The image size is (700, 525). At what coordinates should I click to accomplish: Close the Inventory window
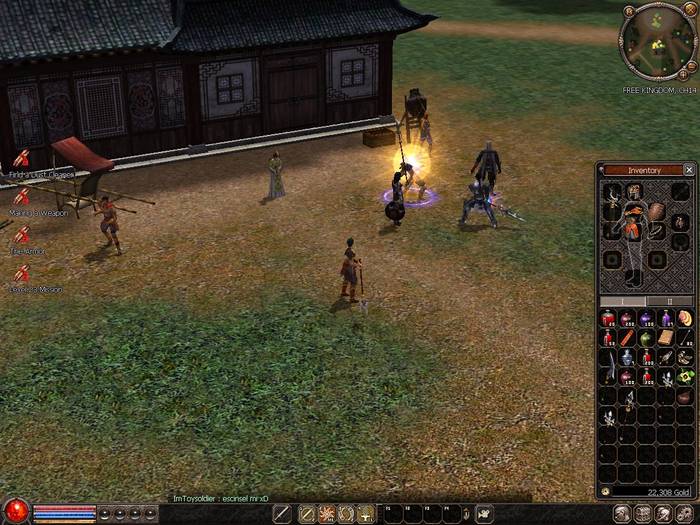pos(689,170)
